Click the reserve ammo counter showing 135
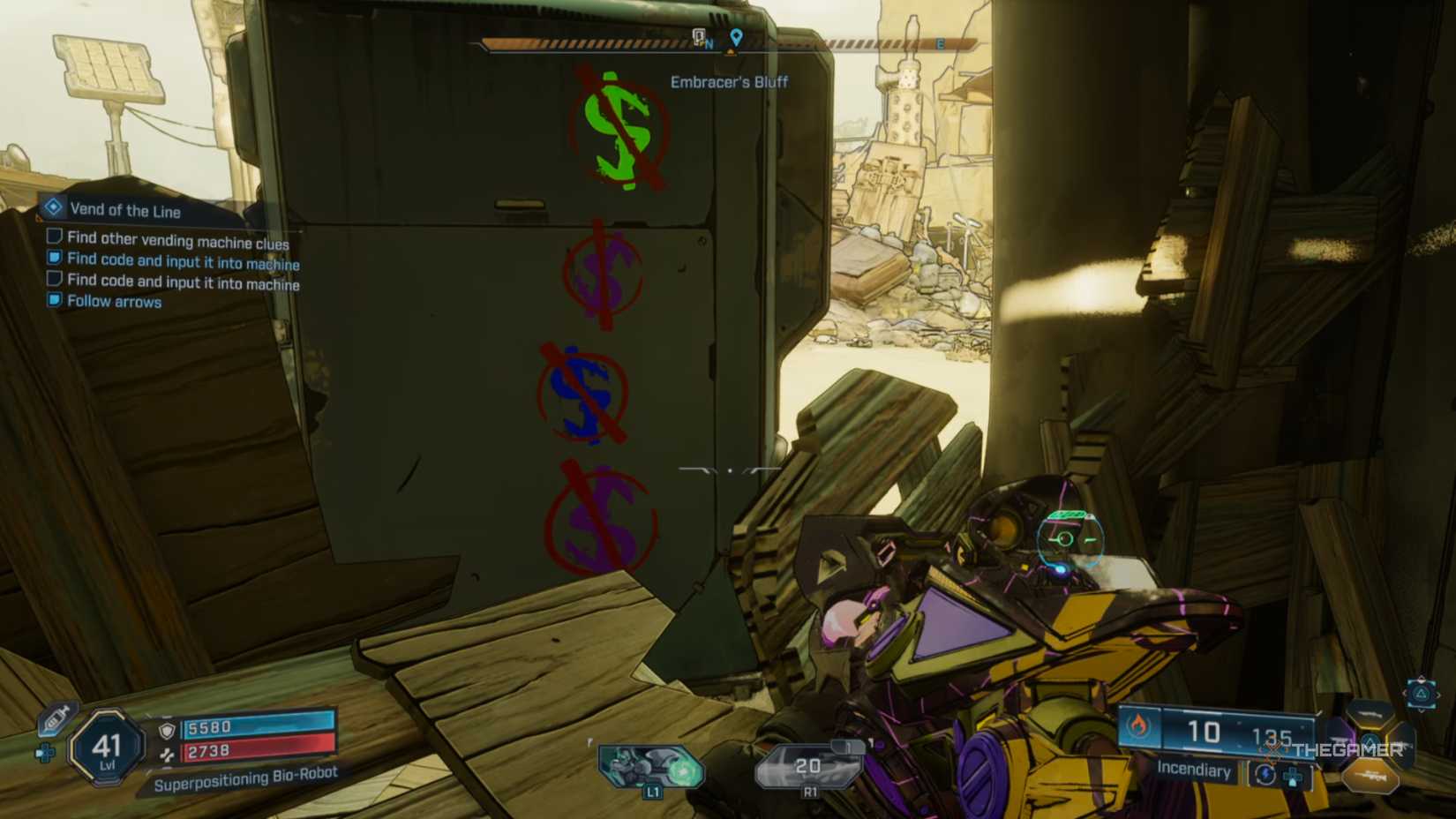Image resolution: width=1456 pixels, height=819 pixels. click(1273, 734)
